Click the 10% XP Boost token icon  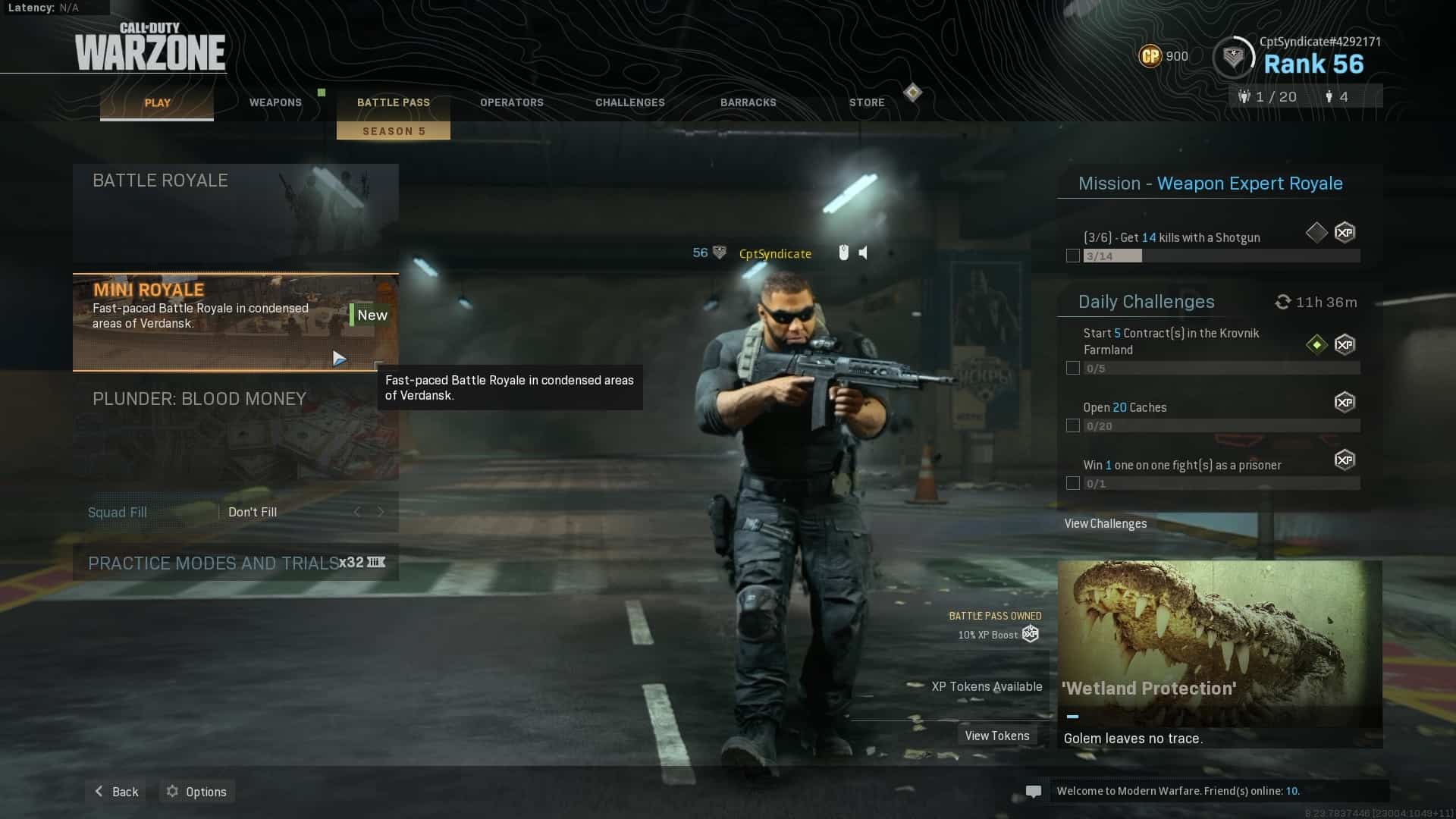(1029, 634)
